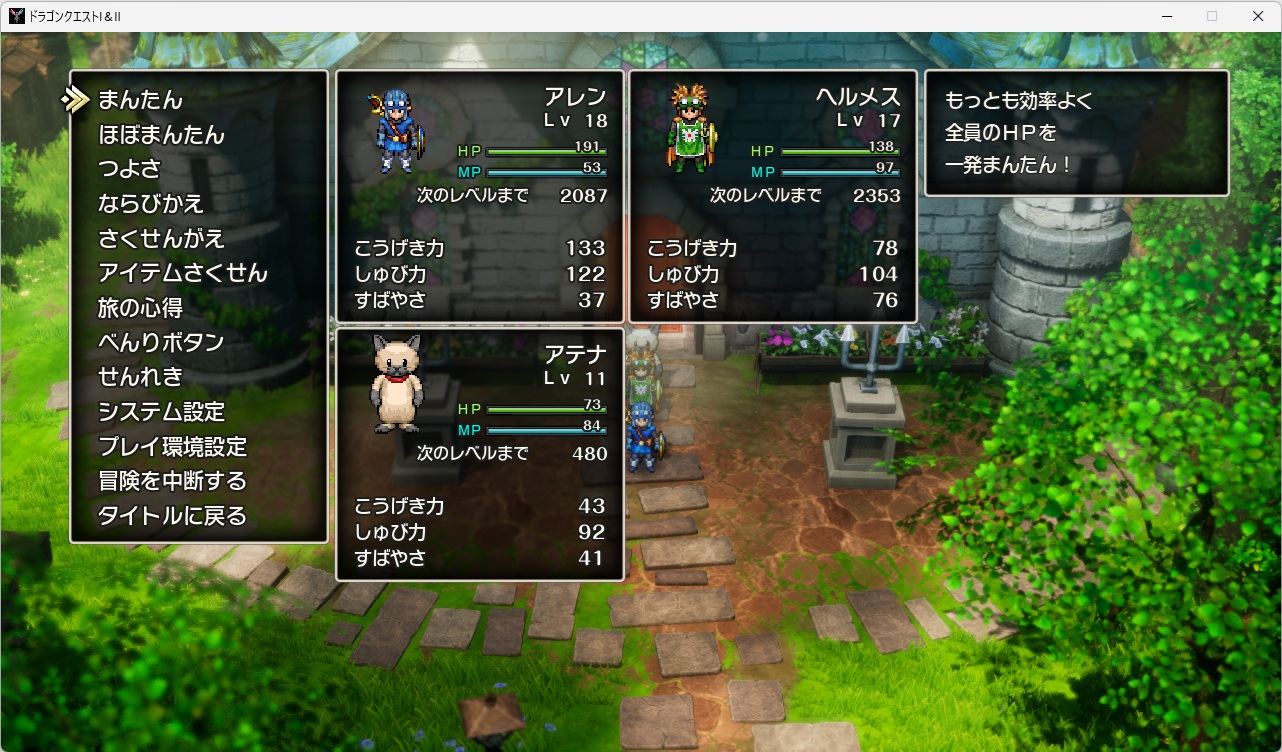Click the yellow double-arrow cursor beside まんたん
This screenshot has width=1282, height=752.
pyautogui.click(x=75, y=97)
